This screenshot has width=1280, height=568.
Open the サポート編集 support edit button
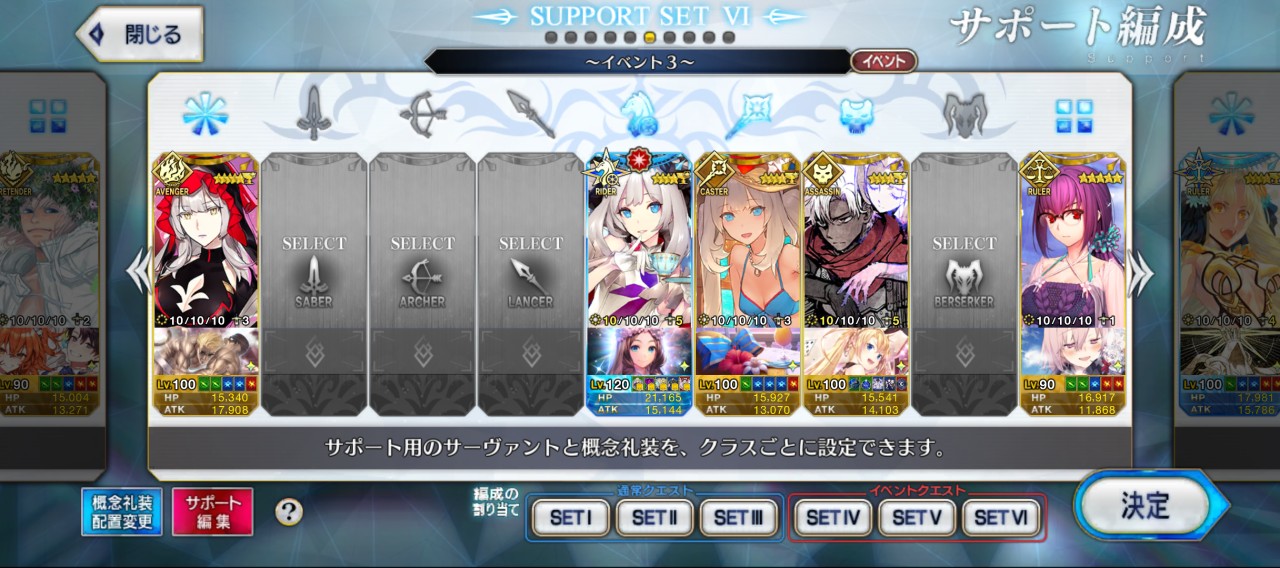tap(212, 512)
